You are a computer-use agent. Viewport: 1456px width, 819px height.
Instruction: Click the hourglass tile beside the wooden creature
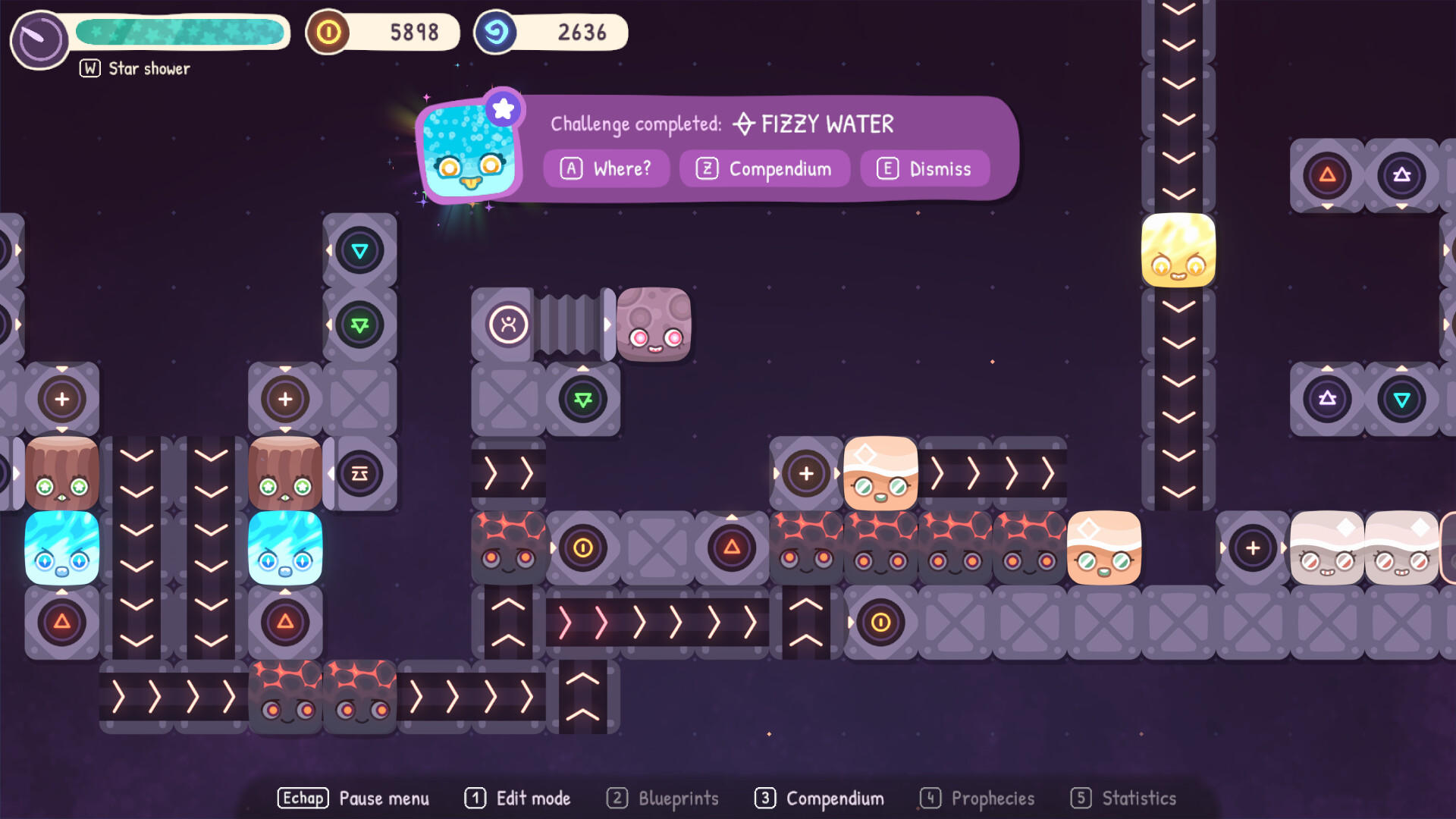(360, 472)
